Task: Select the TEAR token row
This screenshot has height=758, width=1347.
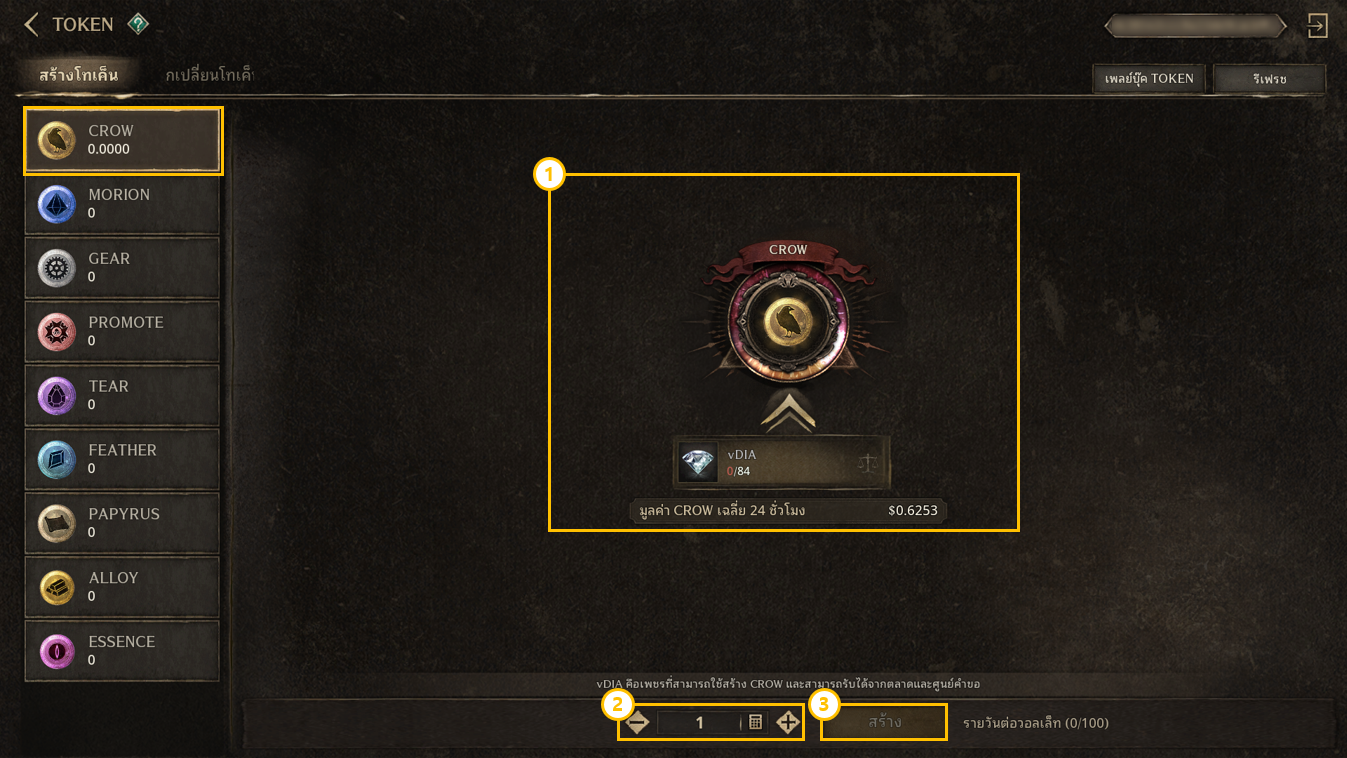Action: [122, 396]
